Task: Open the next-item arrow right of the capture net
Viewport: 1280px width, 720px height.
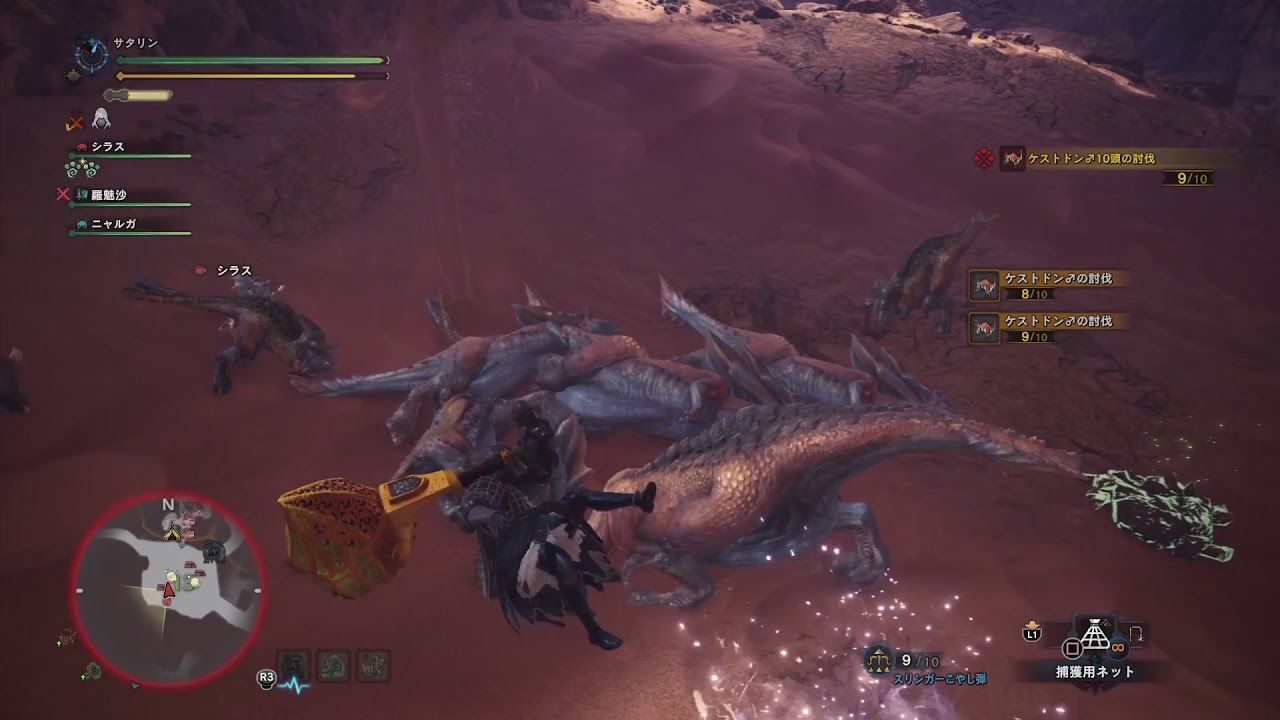Action: [1136, 633]
